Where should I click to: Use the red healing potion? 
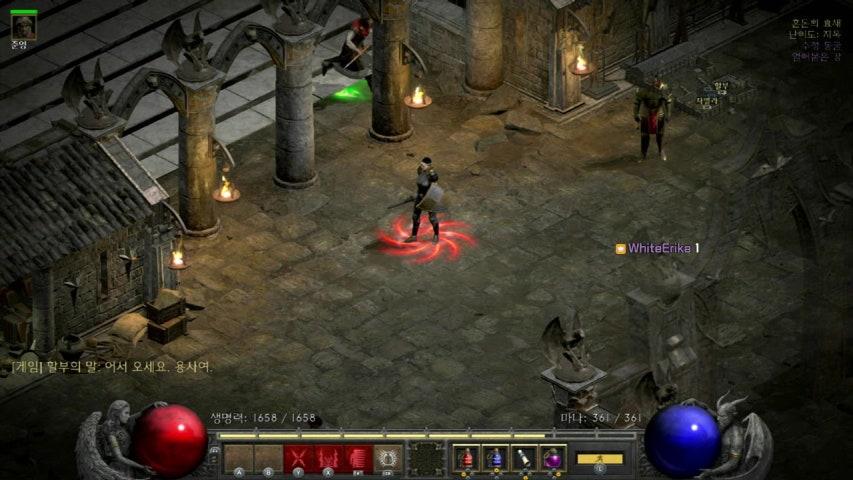click(466, 458)
